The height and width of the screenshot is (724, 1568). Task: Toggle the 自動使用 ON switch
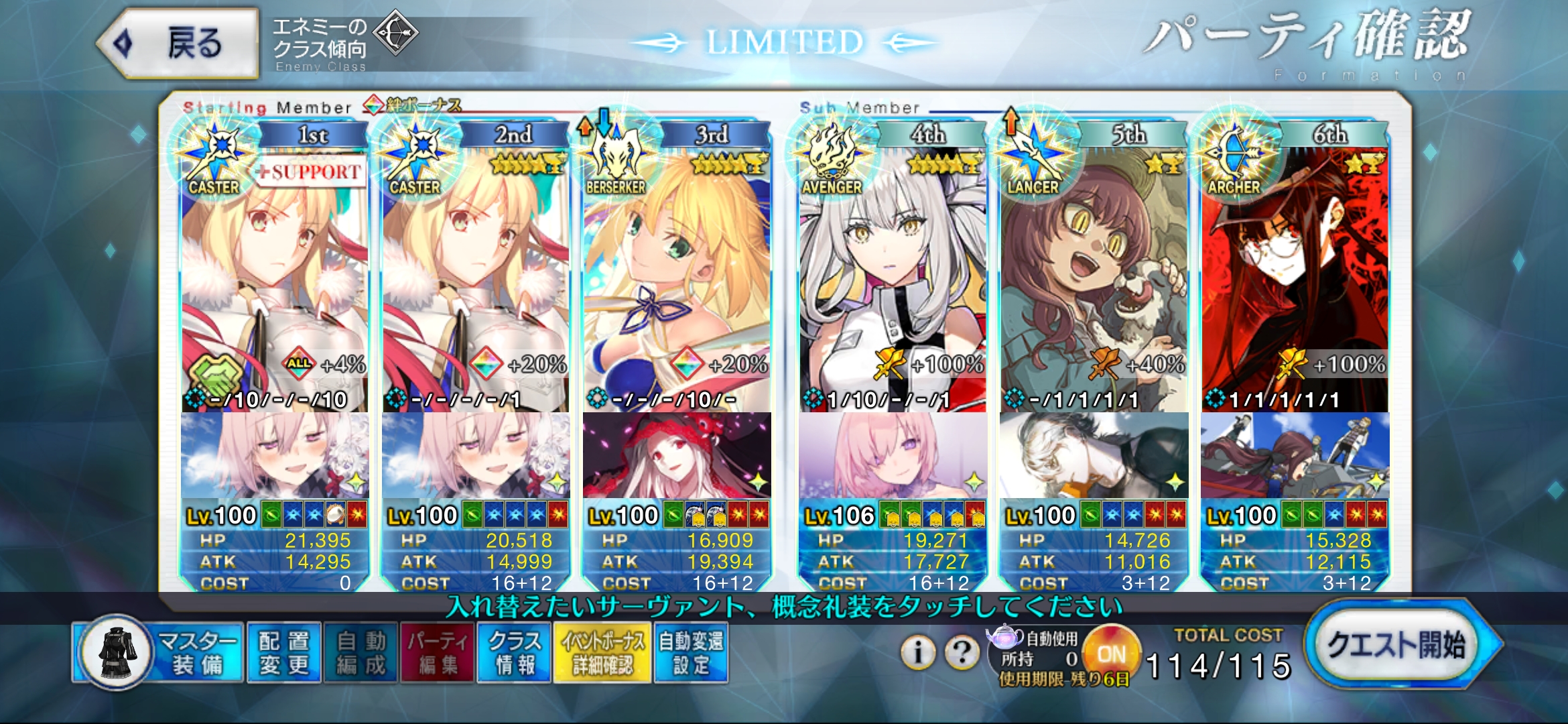(x=1111, y=654)
